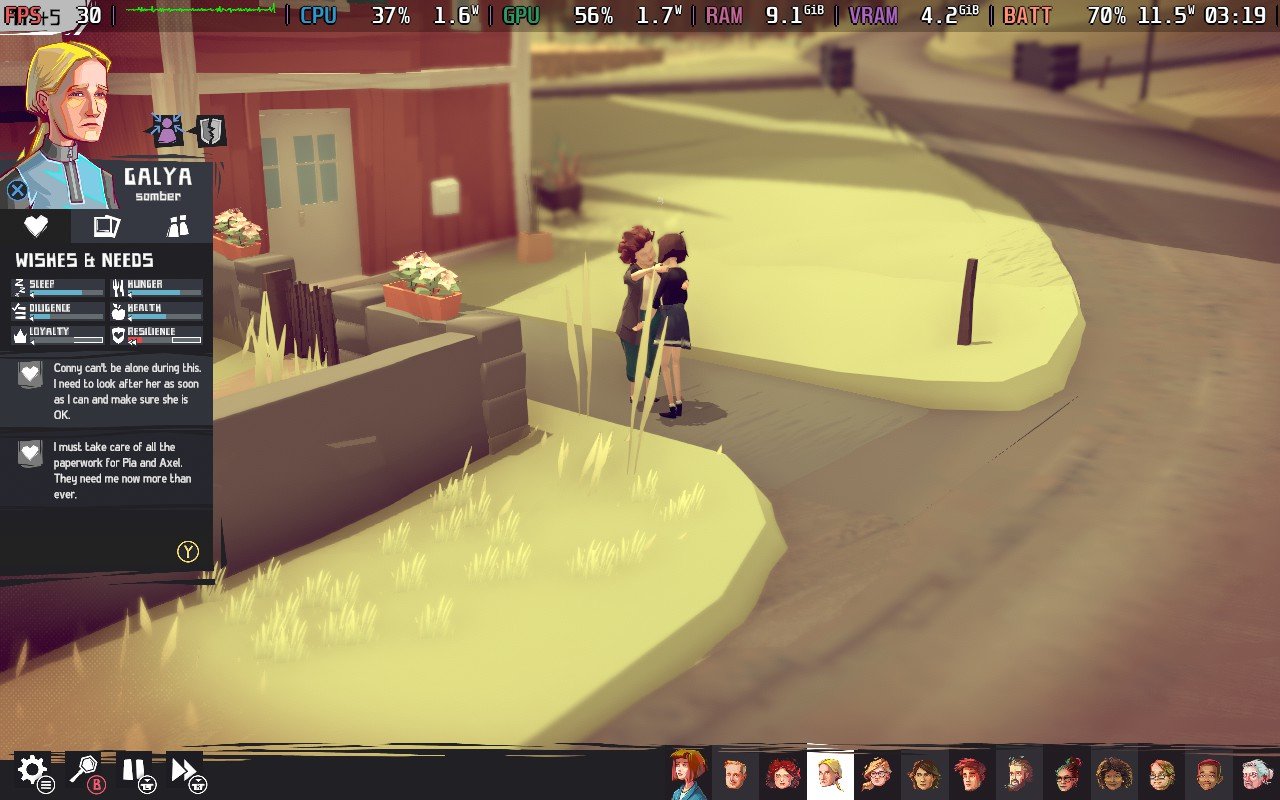Select the paperwork wish for Pia and Axel
1280x800 pixels.
tap(107, 468)
